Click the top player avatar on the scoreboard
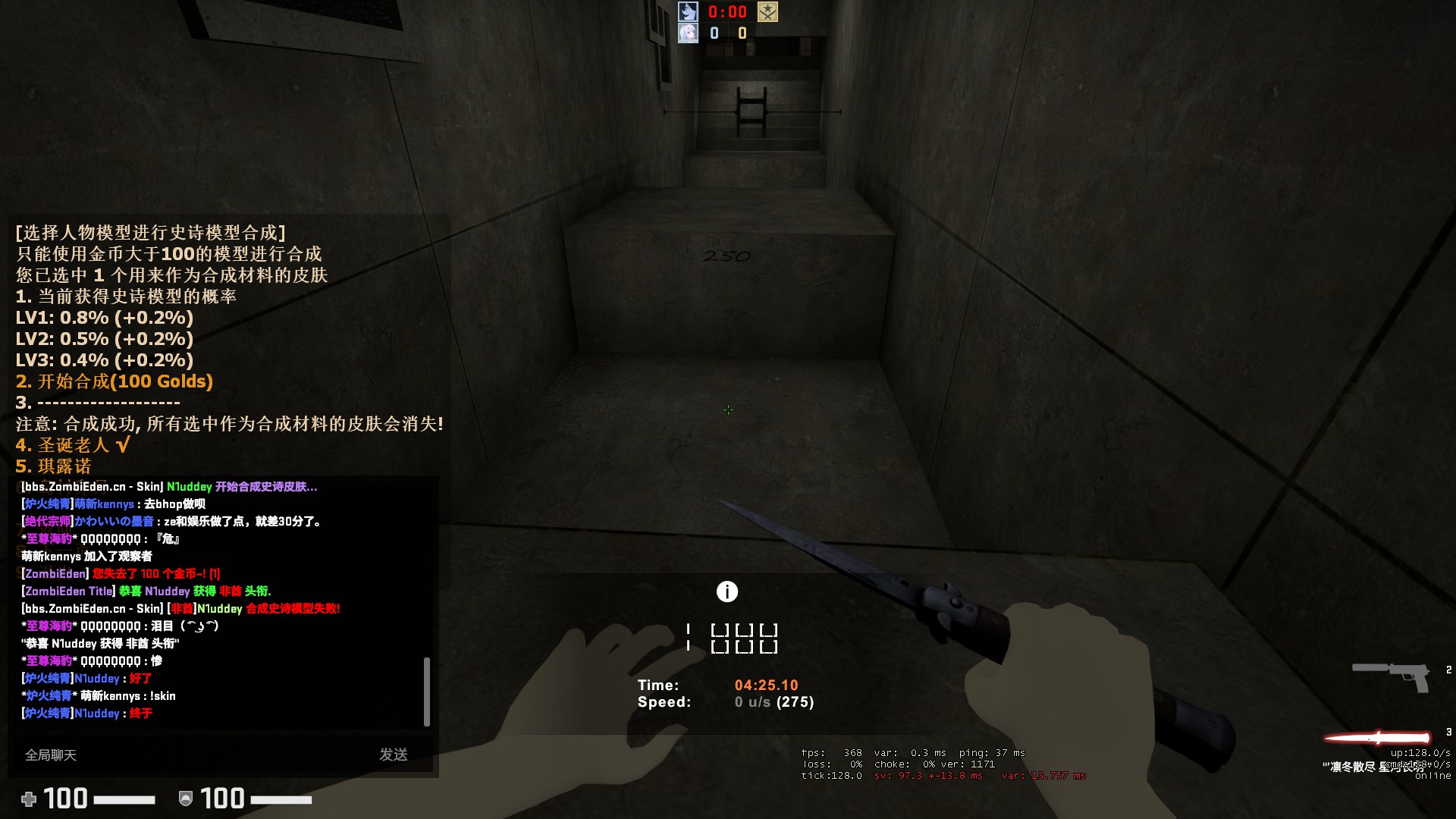This screenshot has height=819, width=1456. pos(688,12)
